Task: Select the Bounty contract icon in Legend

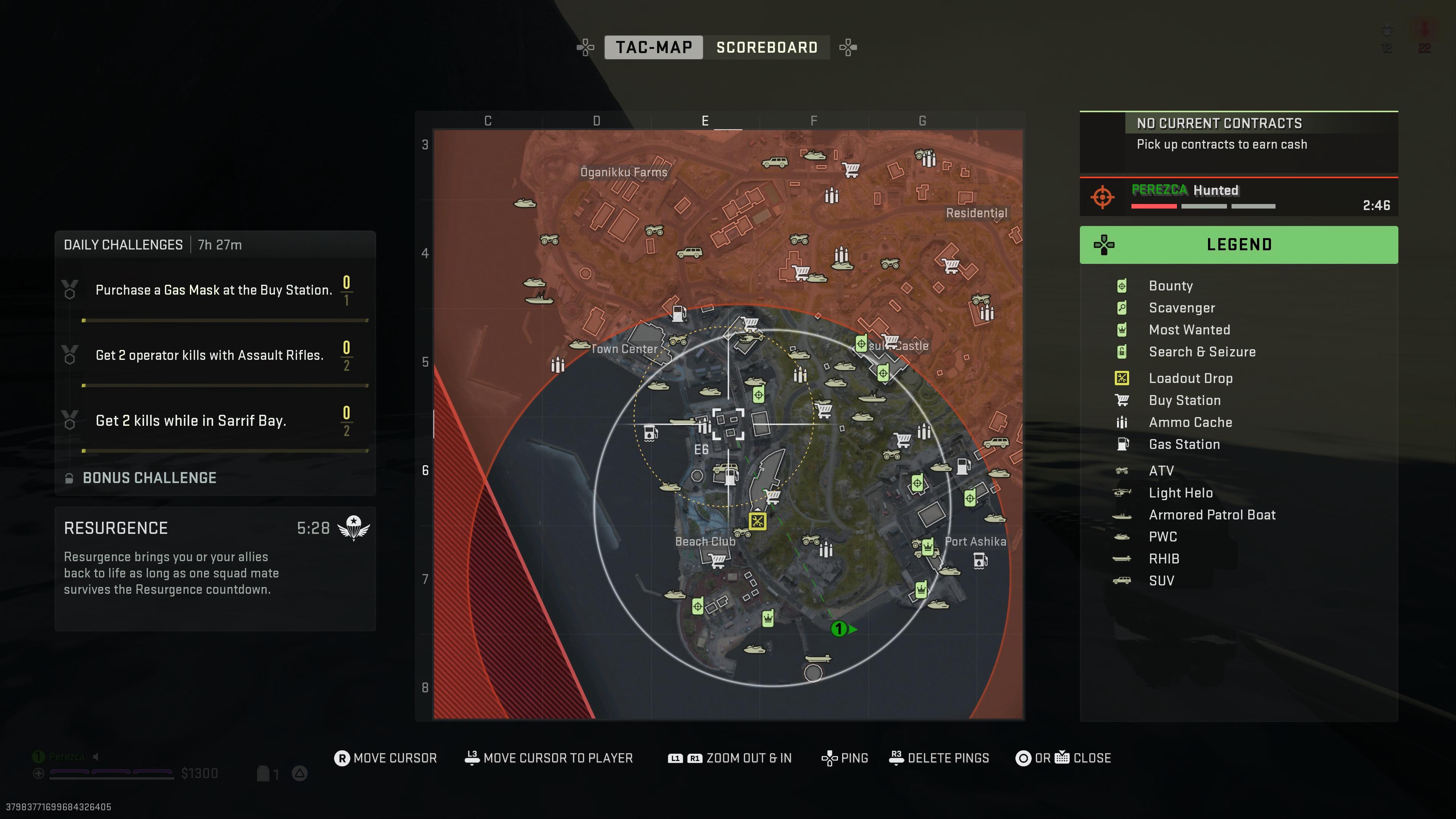Action: tap(1122, 286)
